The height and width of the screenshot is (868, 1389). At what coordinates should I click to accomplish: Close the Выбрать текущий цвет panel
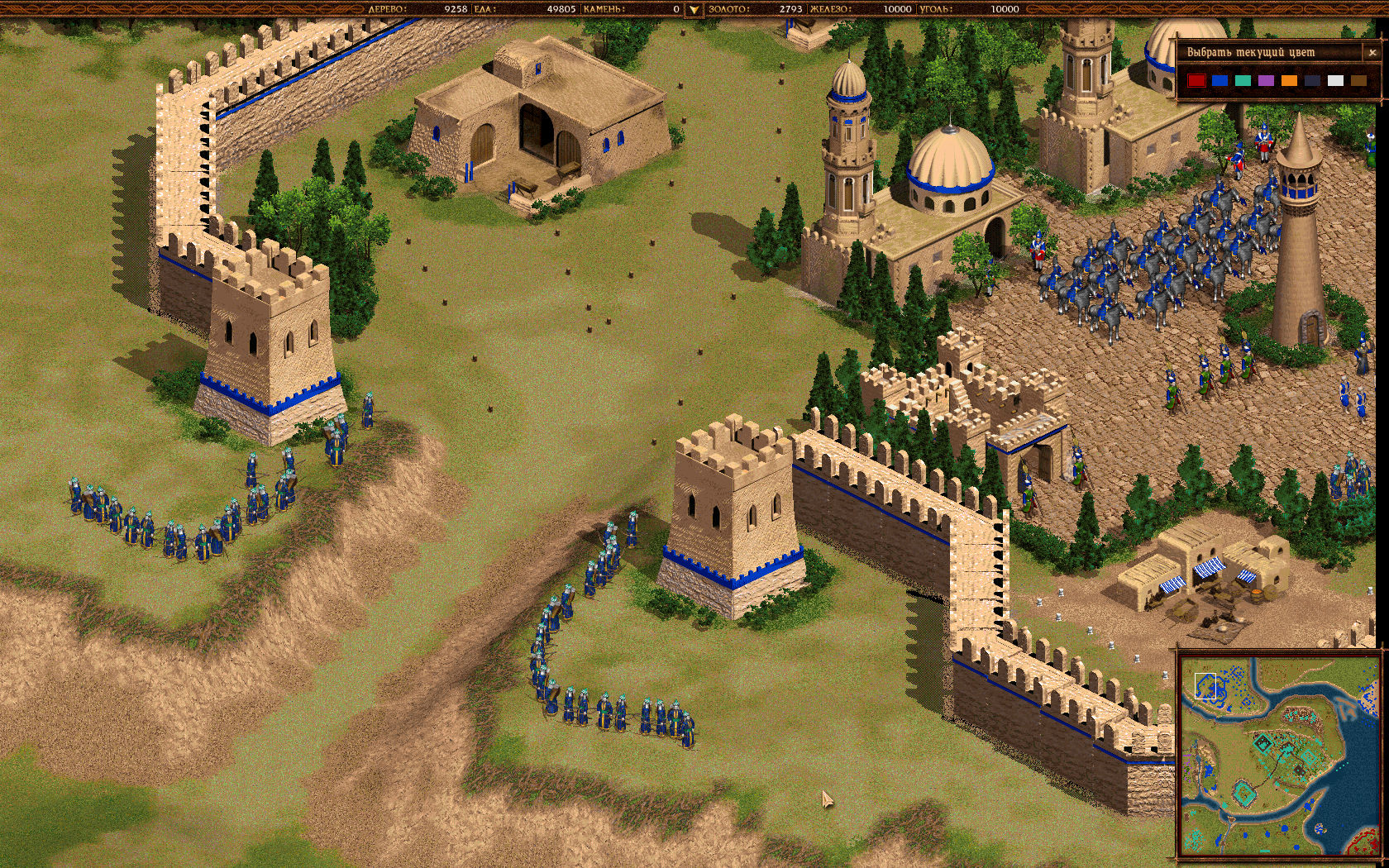point(1371,52)
